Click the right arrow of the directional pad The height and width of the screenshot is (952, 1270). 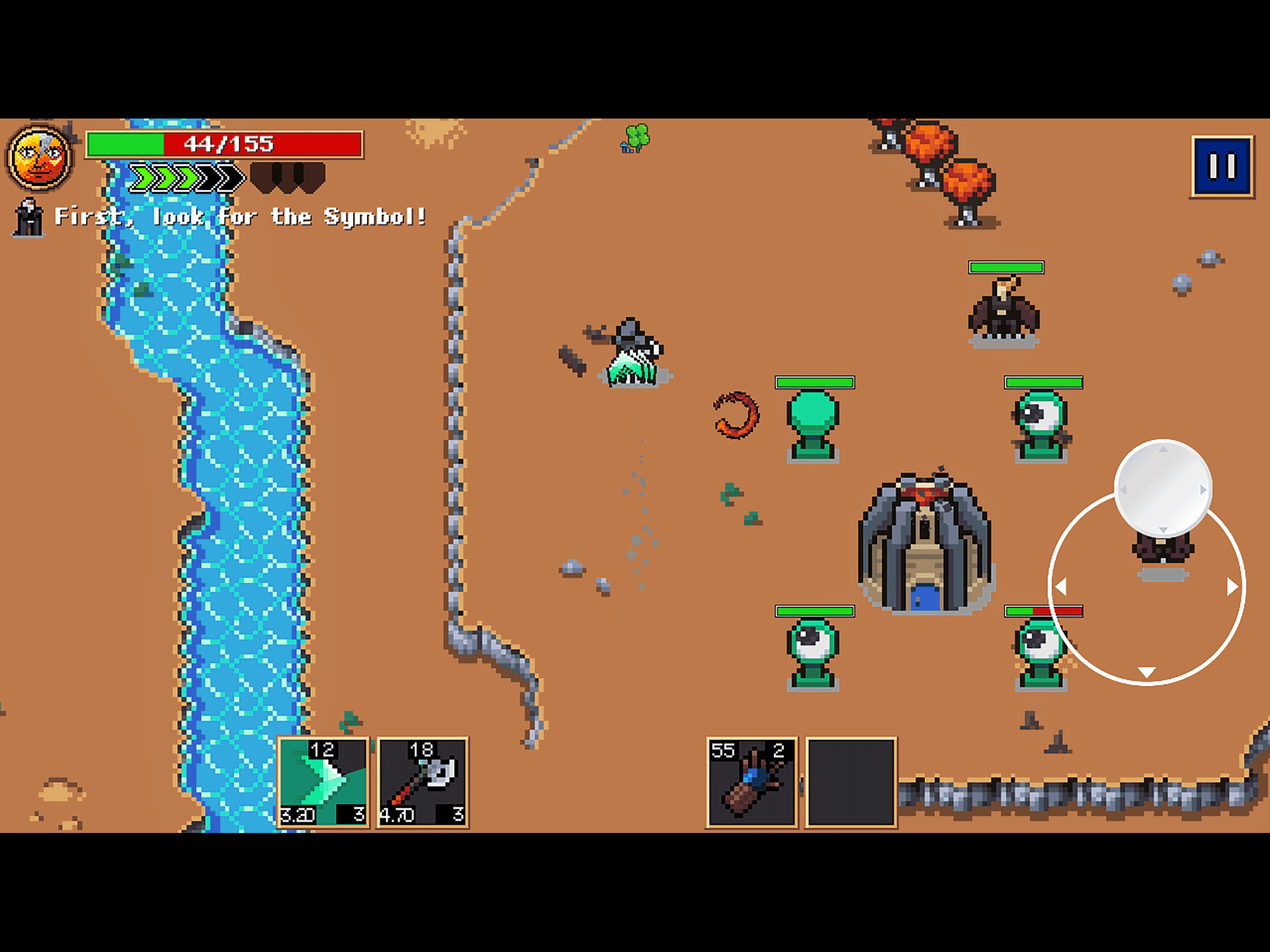pyautogui.click(x=1233, y=585)
